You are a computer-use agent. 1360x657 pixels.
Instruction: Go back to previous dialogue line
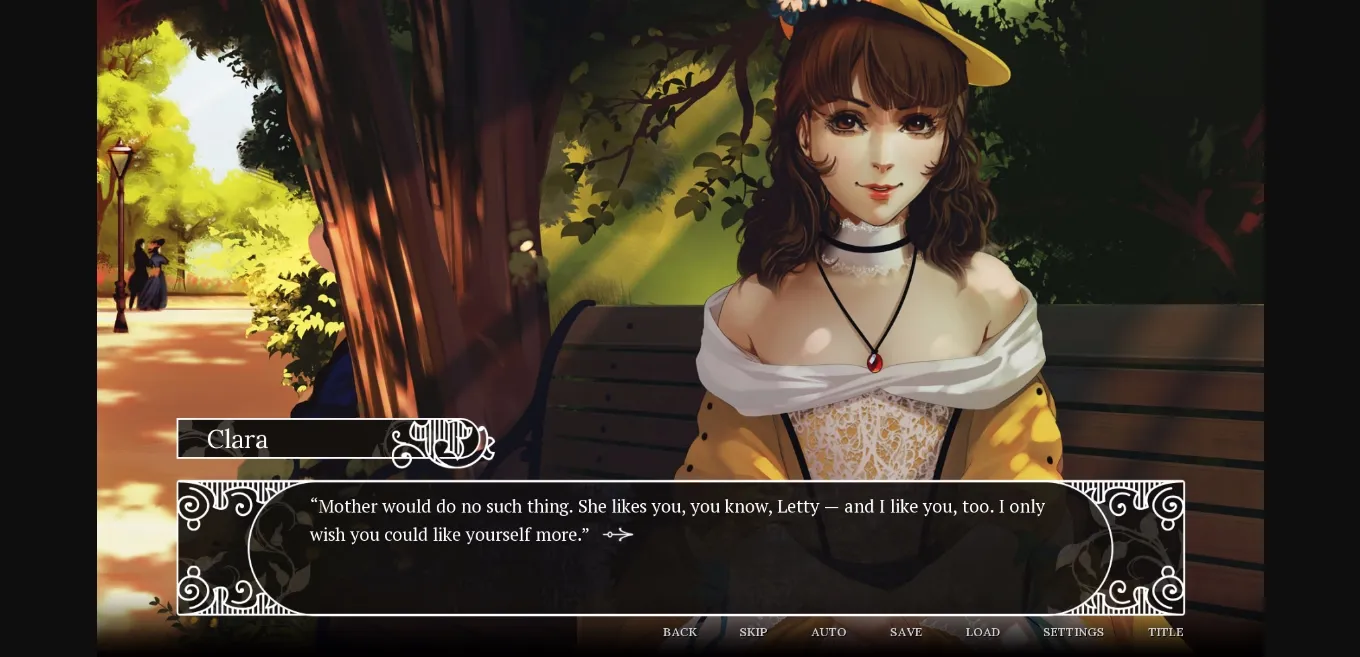tap(680, 632)
